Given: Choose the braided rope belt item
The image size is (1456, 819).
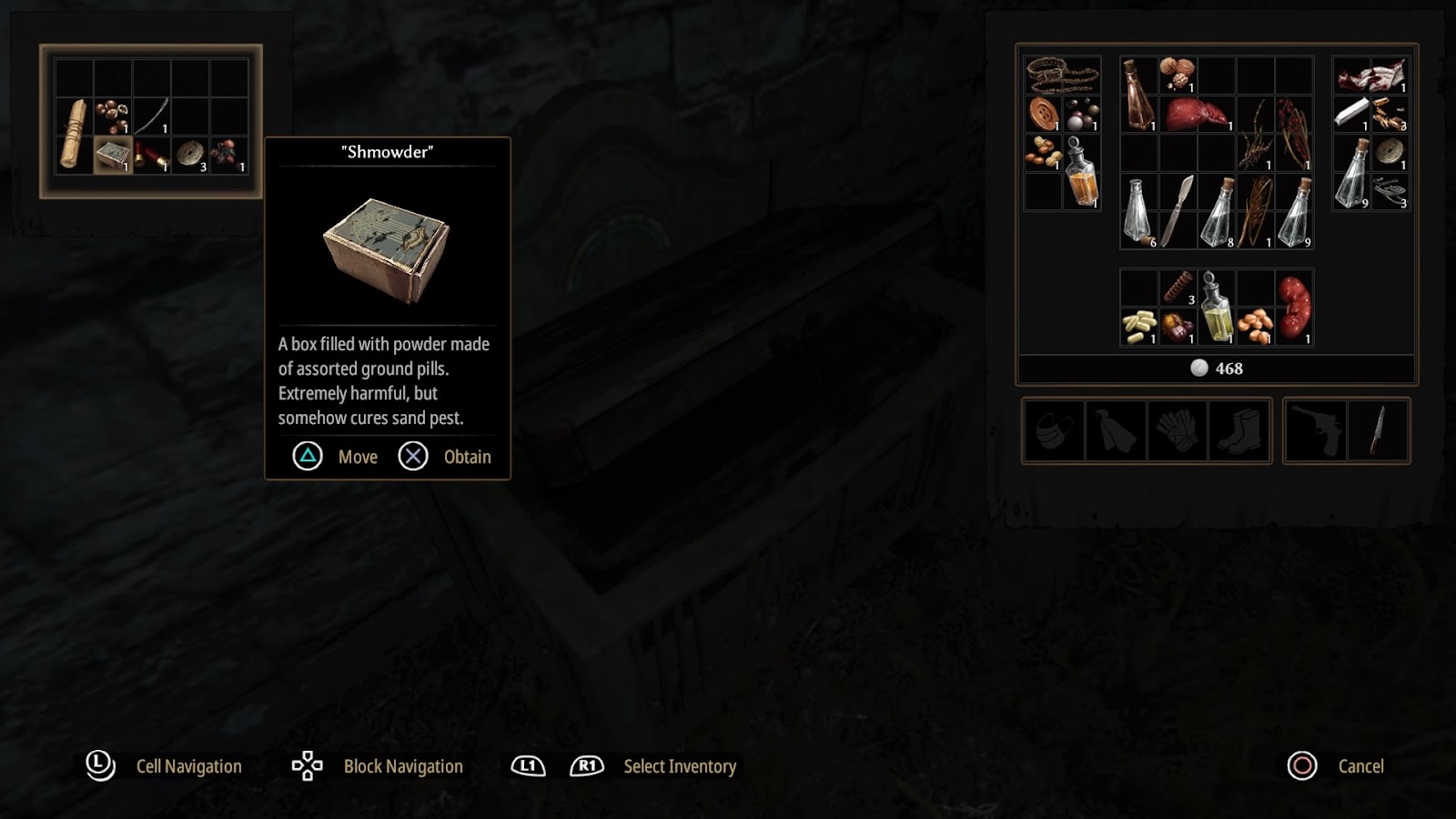Looking at the screenshot, I should coord(1062,75).
